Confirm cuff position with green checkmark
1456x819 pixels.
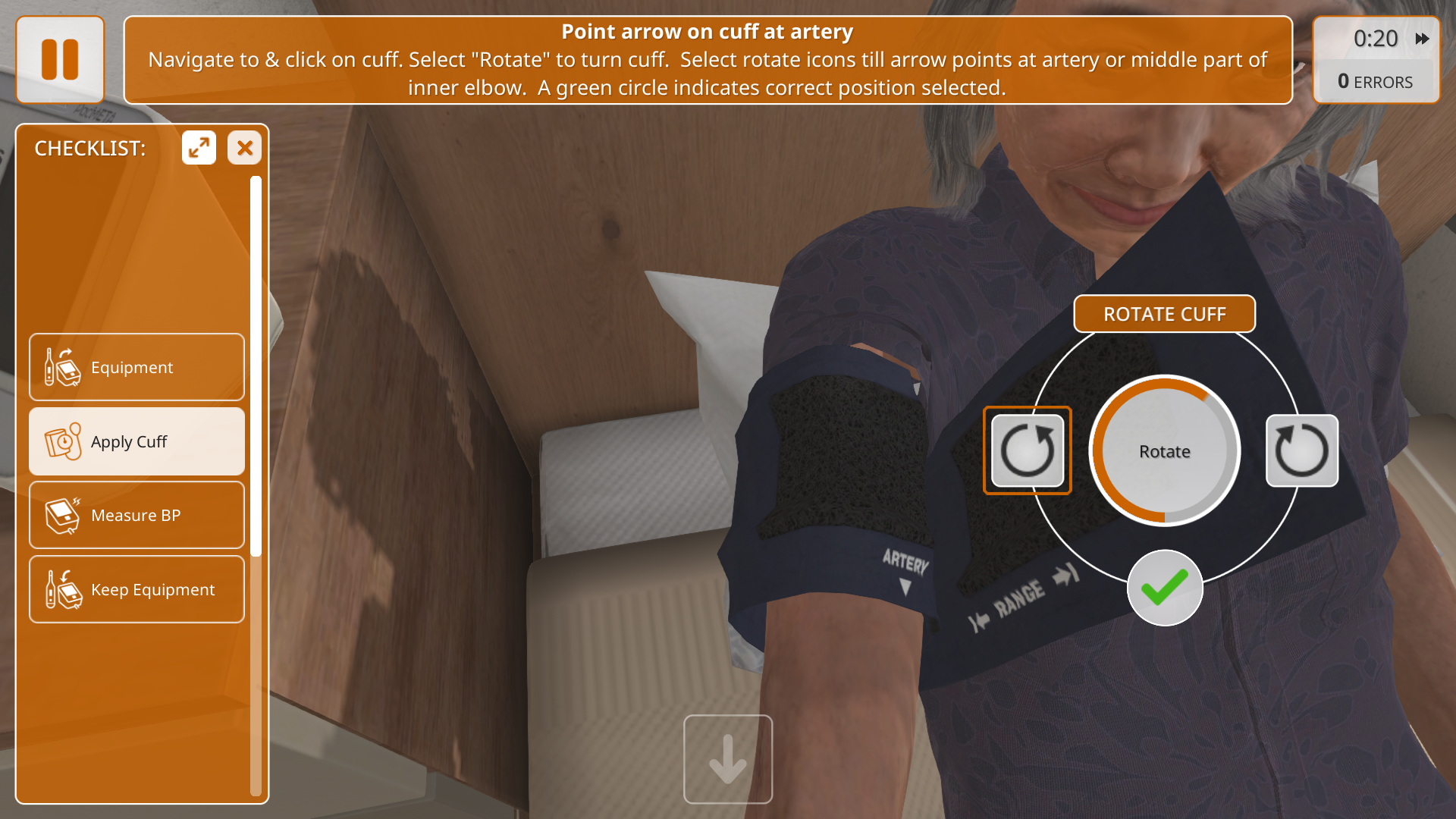pos(1165,588)
